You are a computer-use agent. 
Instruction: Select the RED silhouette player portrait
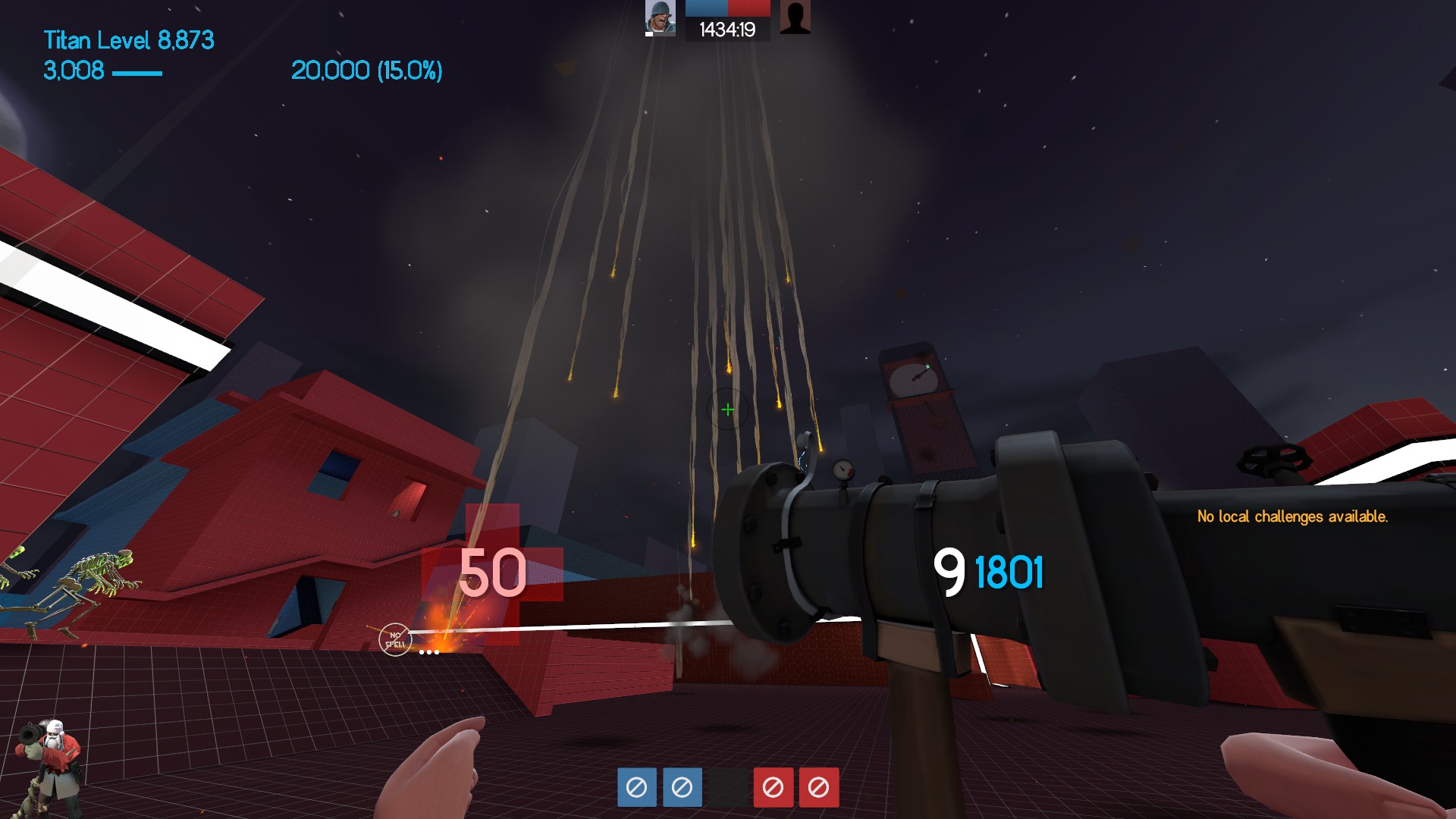(795, 17)
